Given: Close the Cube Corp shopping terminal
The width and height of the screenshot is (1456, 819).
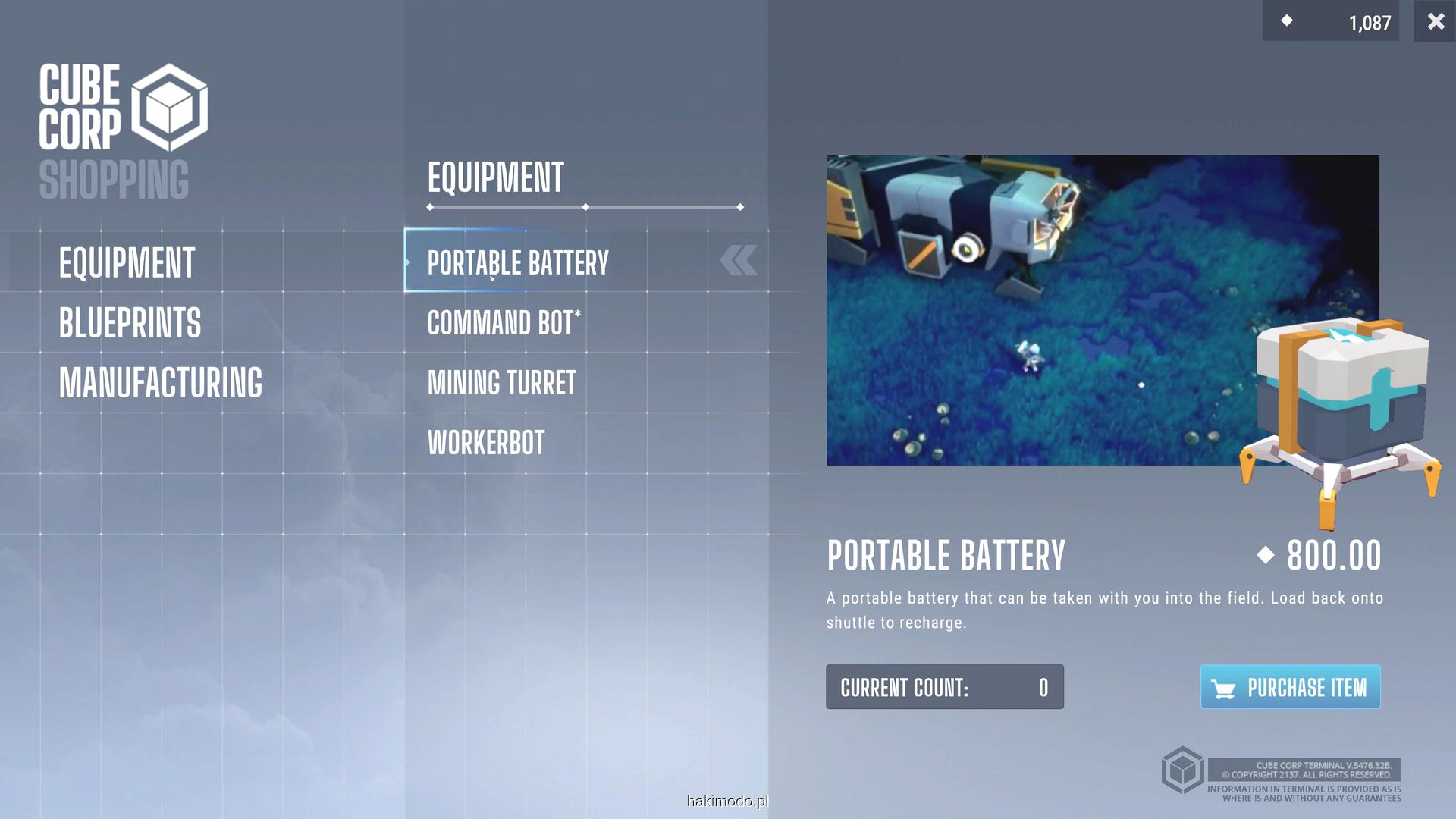Looking at the screenshot, I should [x=1435, y=21].
